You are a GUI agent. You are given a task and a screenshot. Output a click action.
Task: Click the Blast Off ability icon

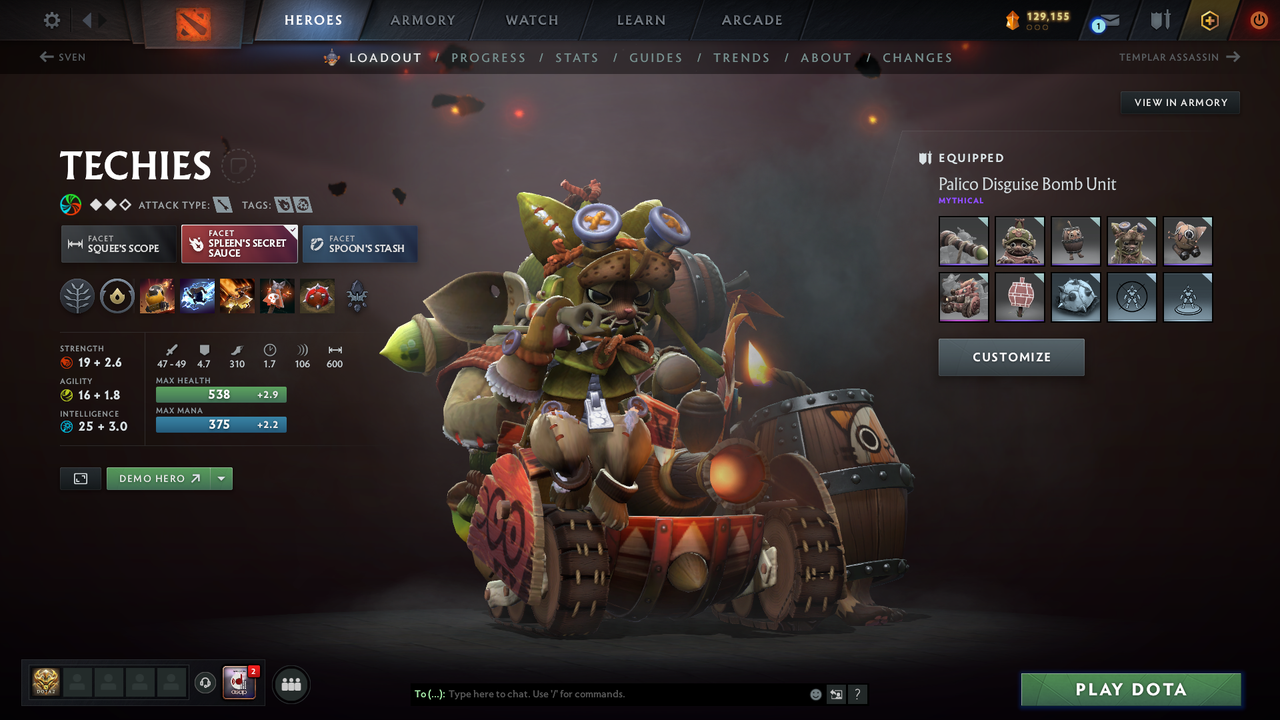(238, 296)
